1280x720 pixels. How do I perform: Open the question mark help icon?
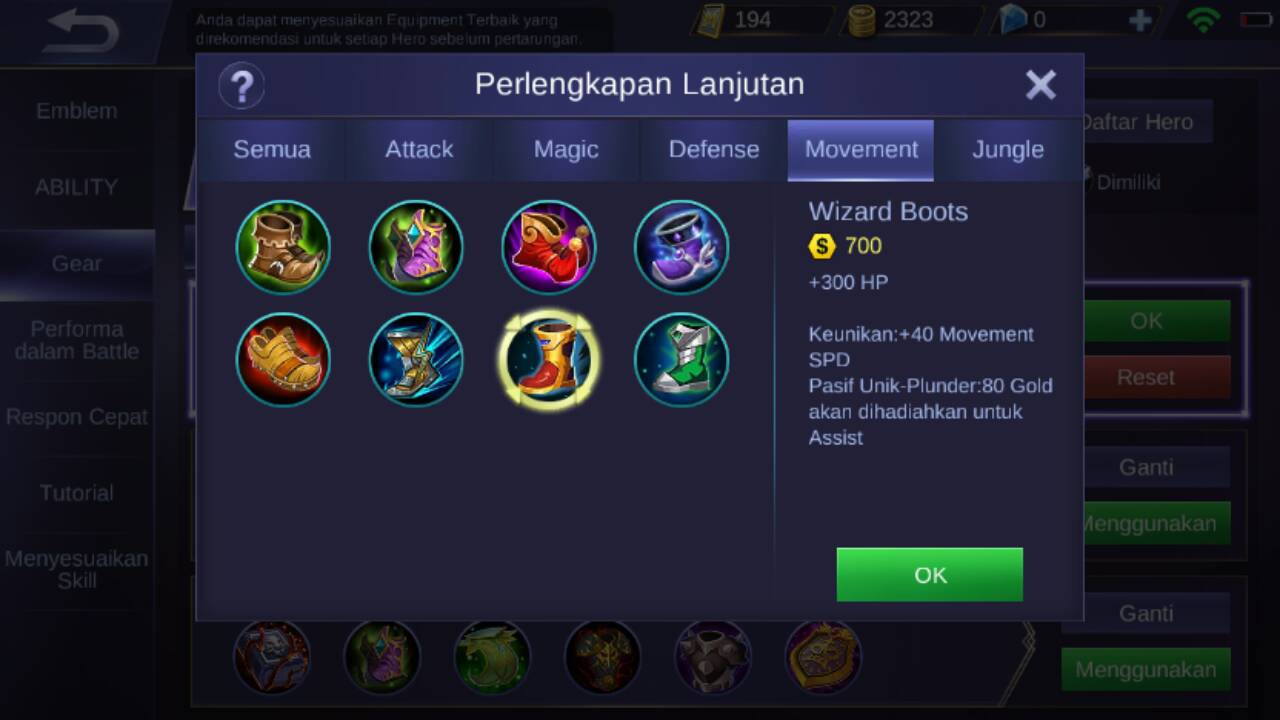point(241,86)
